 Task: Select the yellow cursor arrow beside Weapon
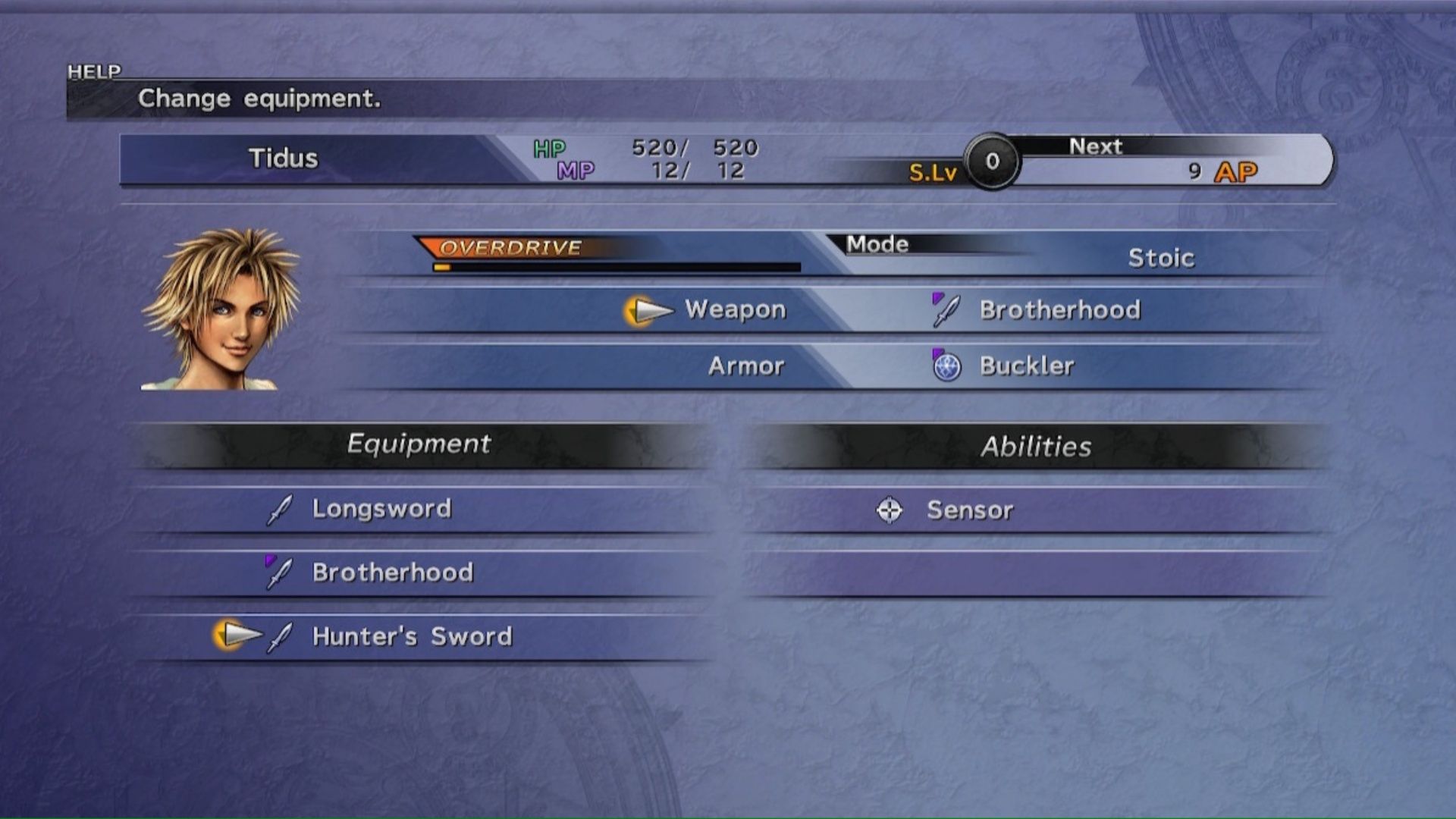648,309
